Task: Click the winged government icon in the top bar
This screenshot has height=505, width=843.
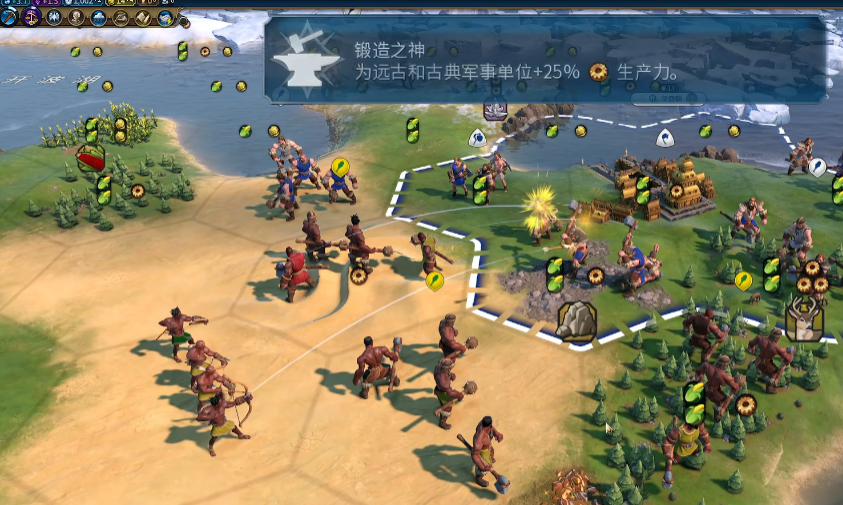Action: [x=54, y=17]
